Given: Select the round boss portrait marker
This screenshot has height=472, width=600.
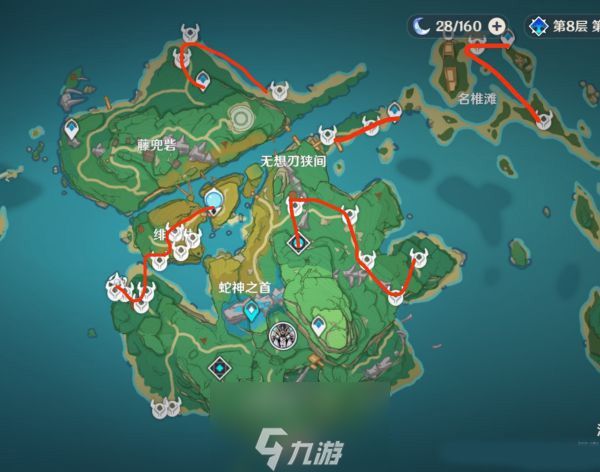Looking at the screenshot, I should pos(284,334).
